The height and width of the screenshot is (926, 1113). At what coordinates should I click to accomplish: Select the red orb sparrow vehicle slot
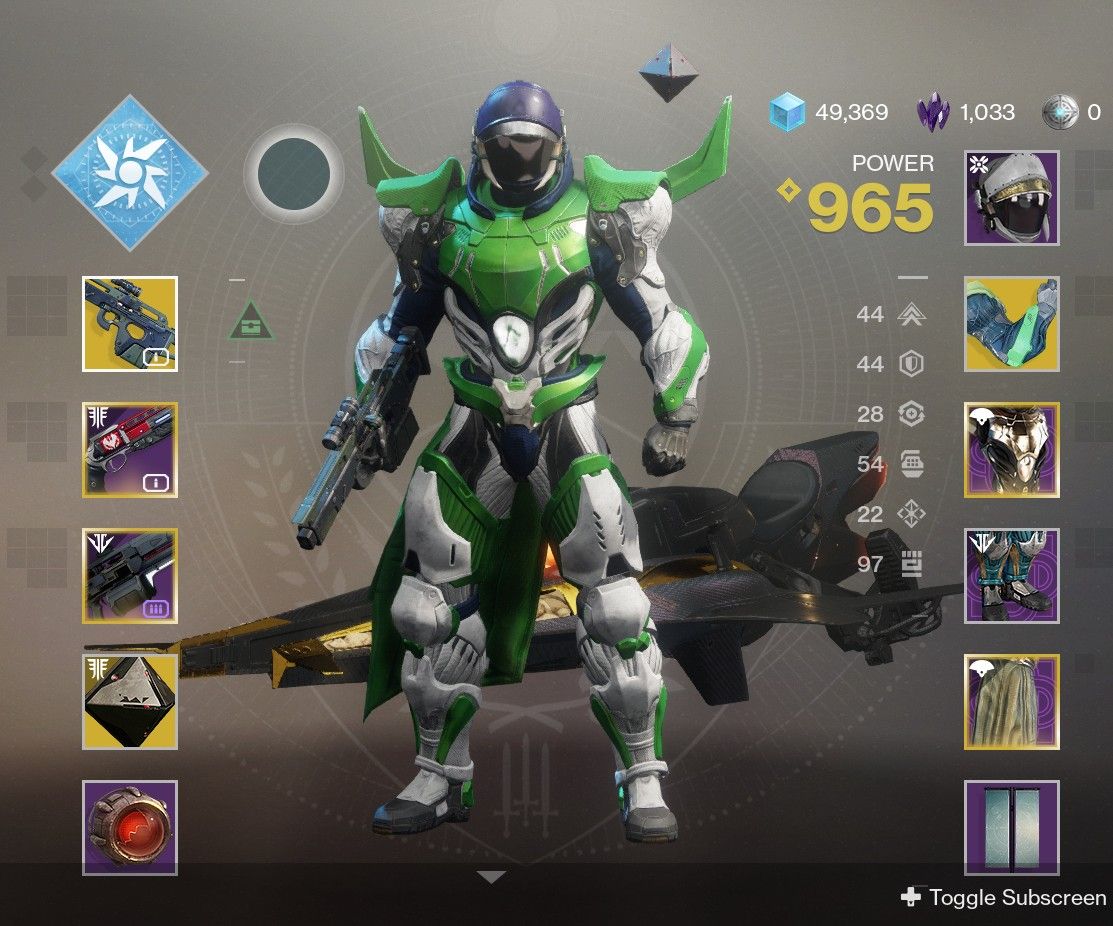pos(130,828)
